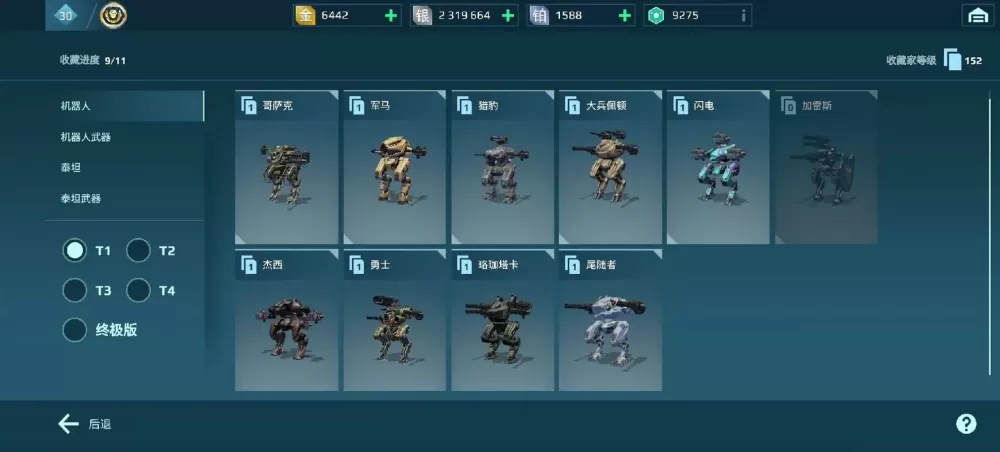The height and width of the screenshot is (452, 1000).
Task: Select the white 尾随者 robot card
Action: [610, 321]
